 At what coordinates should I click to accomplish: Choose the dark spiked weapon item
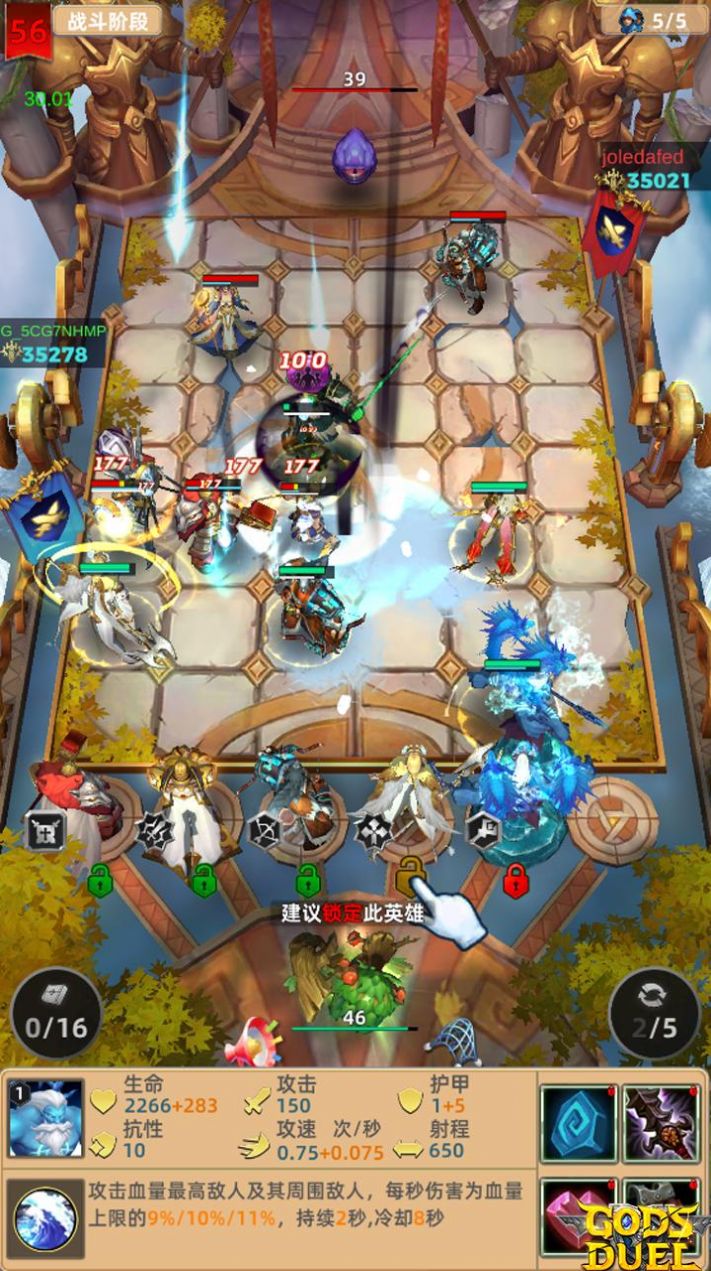pyautogui.click(x=661, y=1123)
